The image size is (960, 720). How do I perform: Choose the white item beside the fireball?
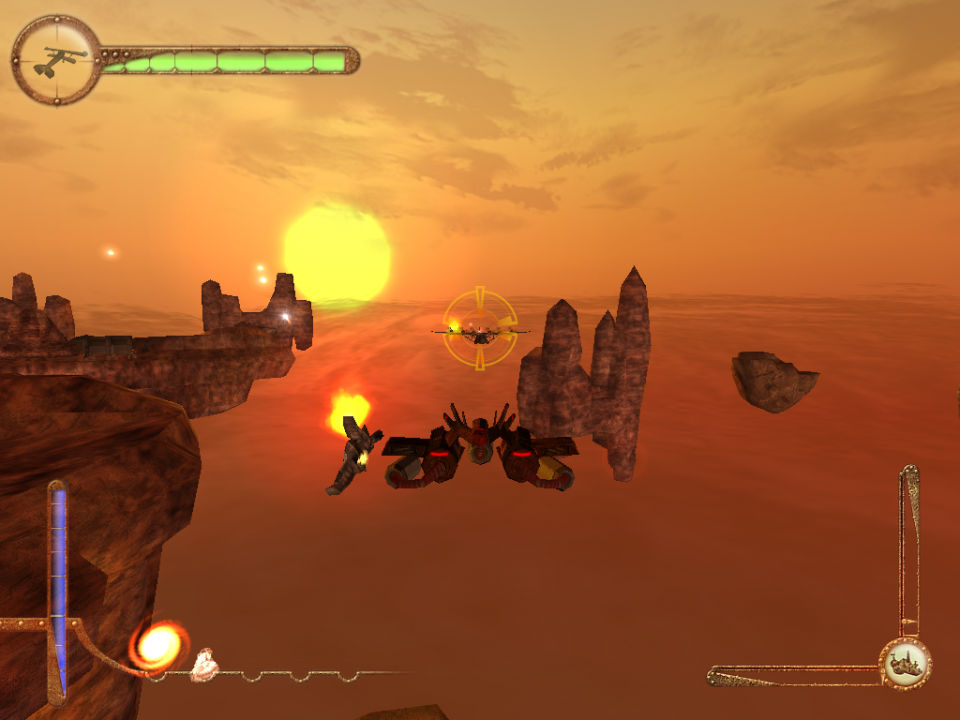(x=205, y=663)
